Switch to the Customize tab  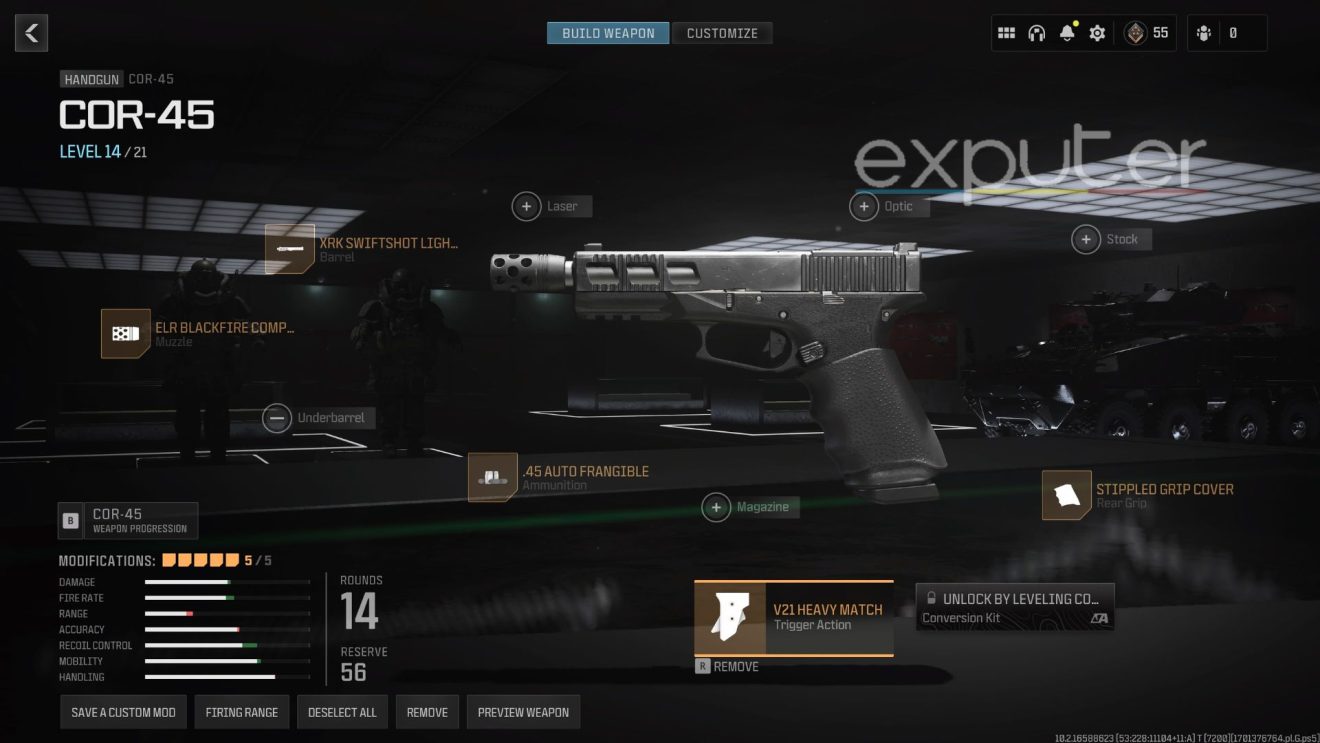point(723,32)
